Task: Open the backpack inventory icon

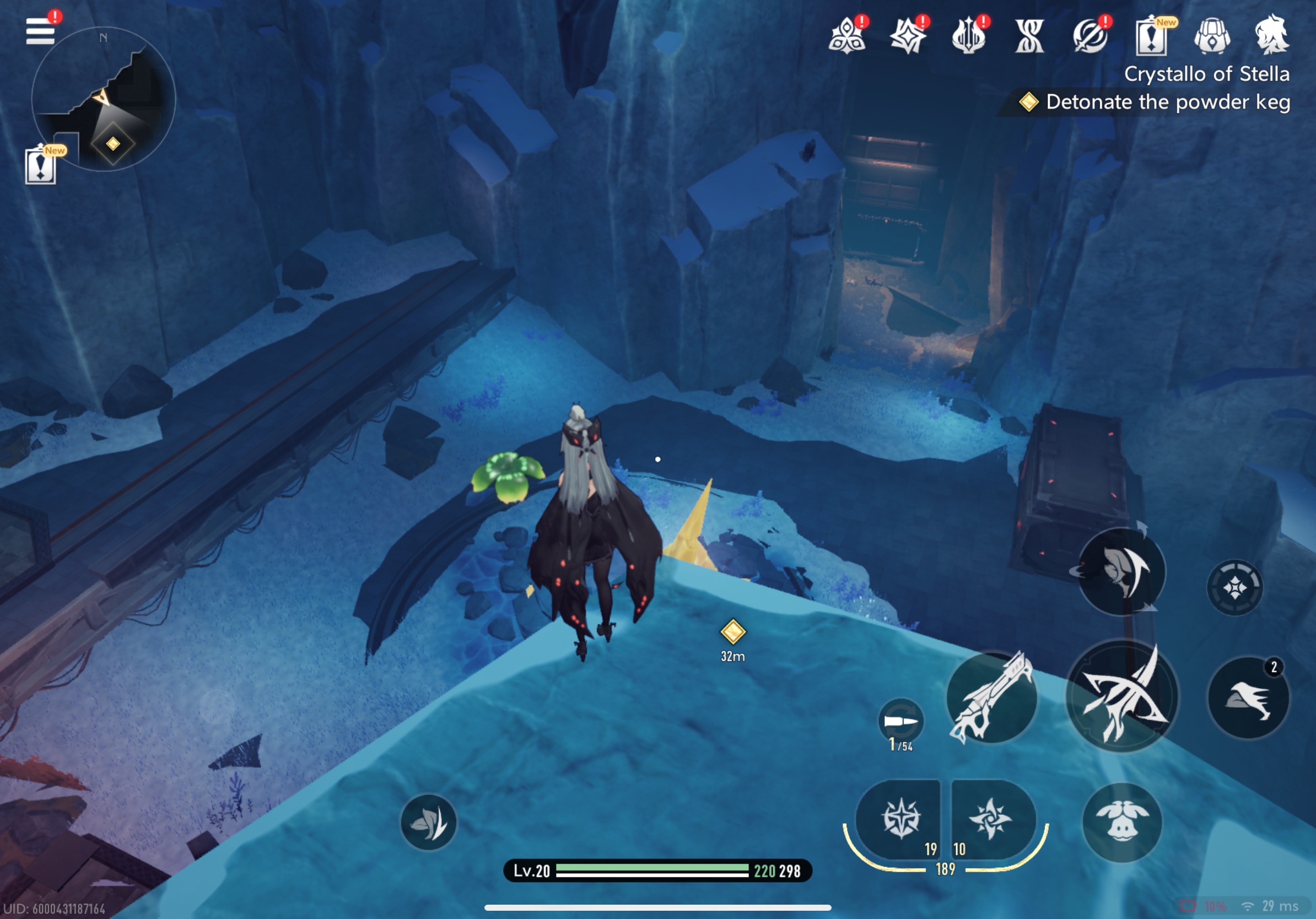Action: point(1211,35)
